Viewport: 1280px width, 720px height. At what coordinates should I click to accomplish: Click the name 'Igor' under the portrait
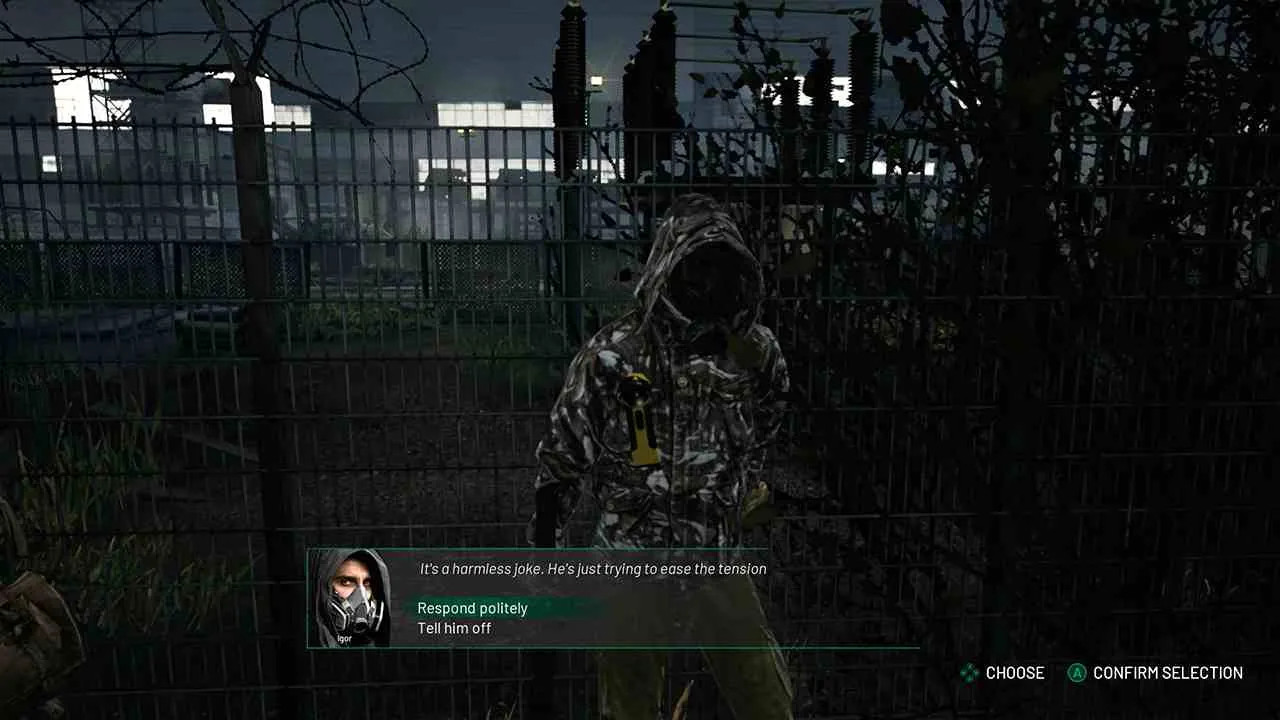coord(345,638)
